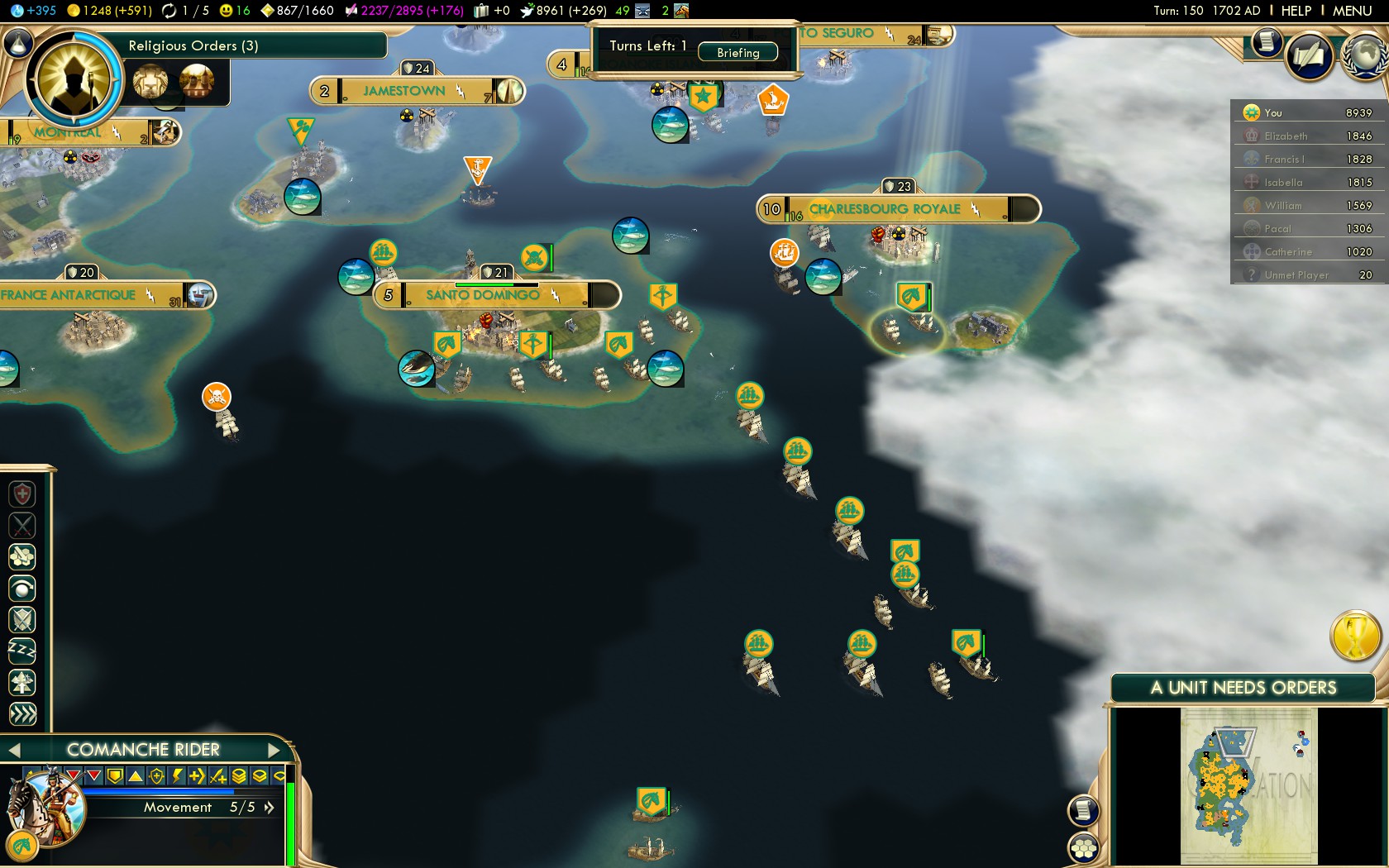Choose the fortify shield-and-swords action

pos(22,619)
